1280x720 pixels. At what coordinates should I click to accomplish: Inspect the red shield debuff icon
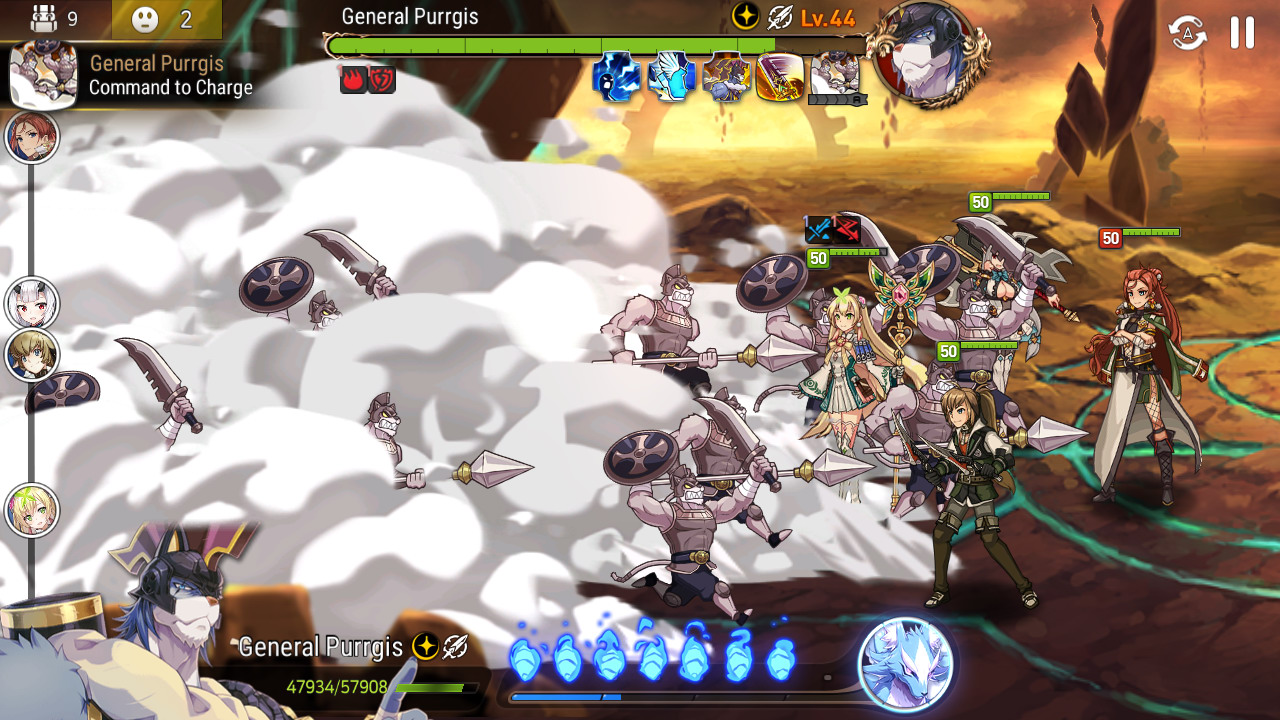pyautogui.click(x=382, y=80)
